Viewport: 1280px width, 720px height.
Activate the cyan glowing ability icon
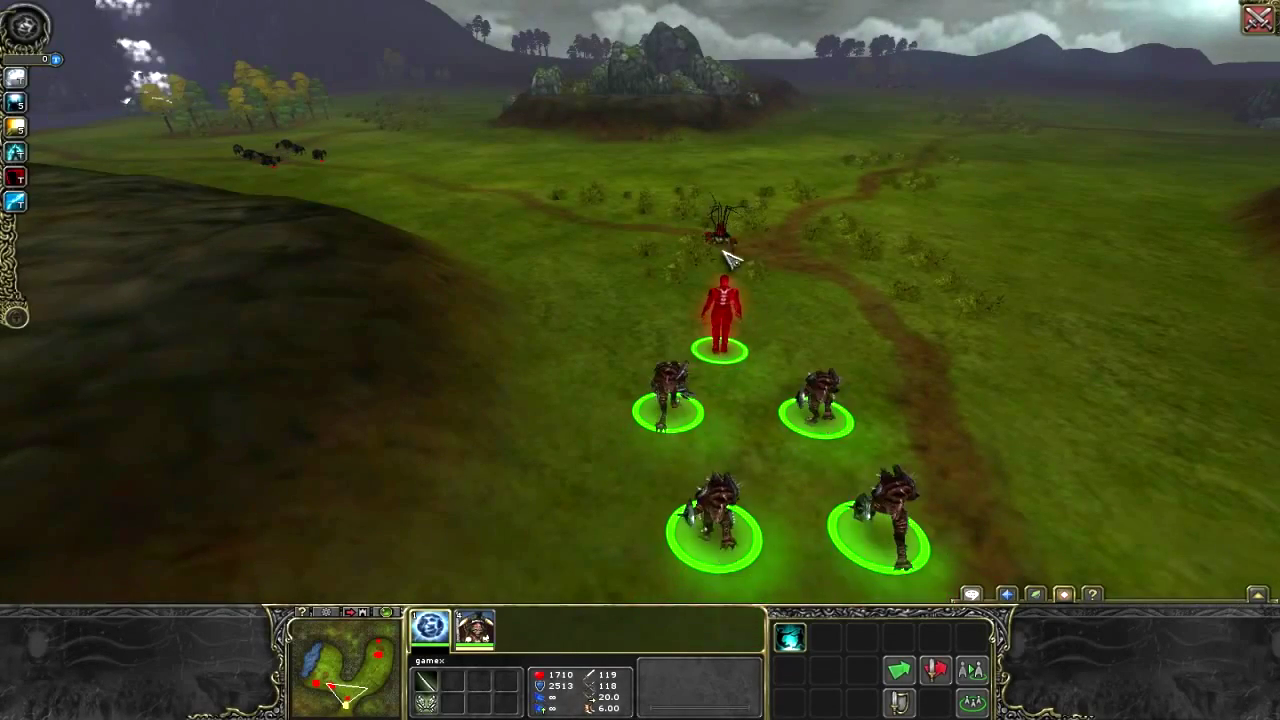[790, 638]
